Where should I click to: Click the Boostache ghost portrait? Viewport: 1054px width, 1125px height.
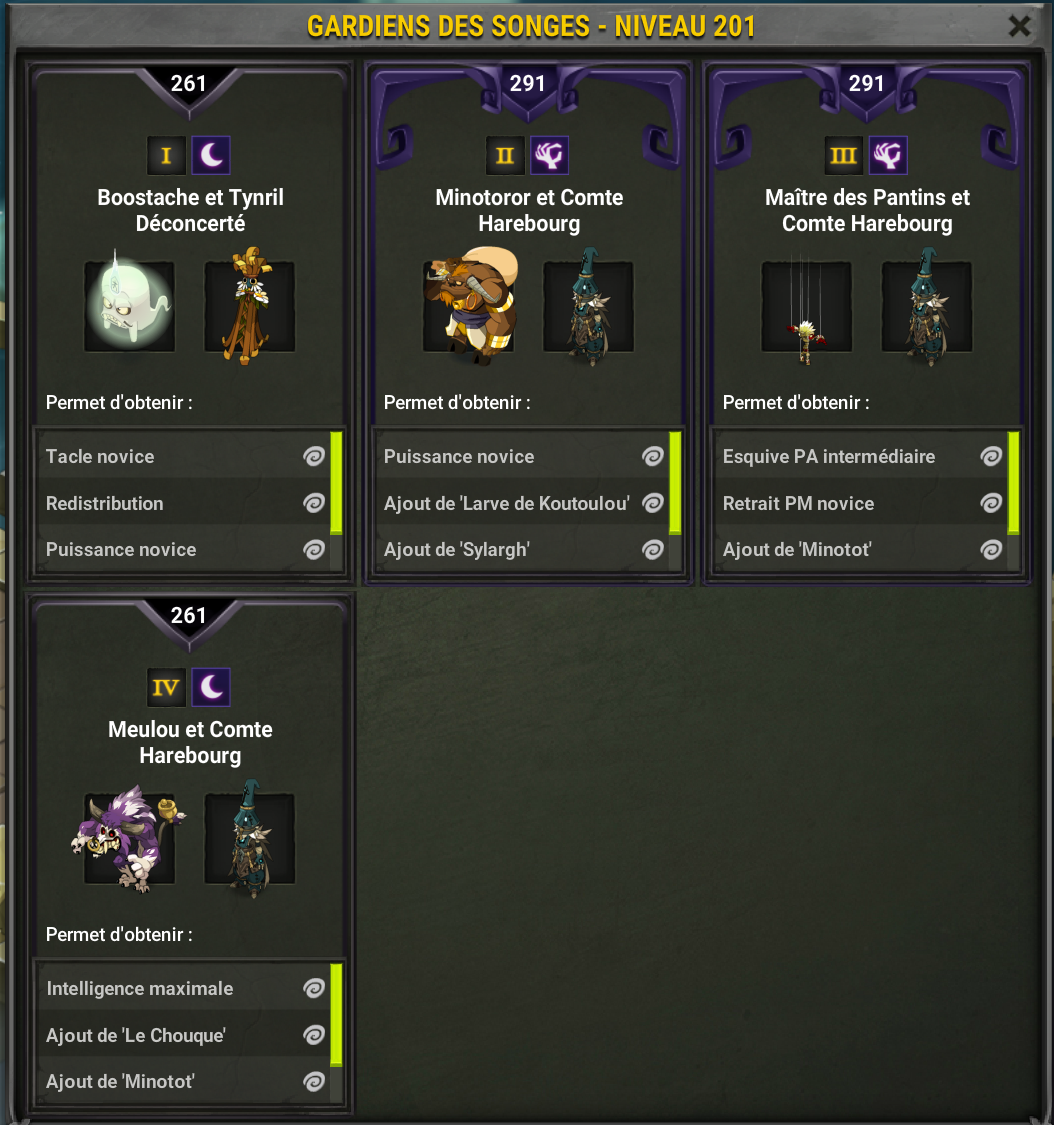pos(130,303)
